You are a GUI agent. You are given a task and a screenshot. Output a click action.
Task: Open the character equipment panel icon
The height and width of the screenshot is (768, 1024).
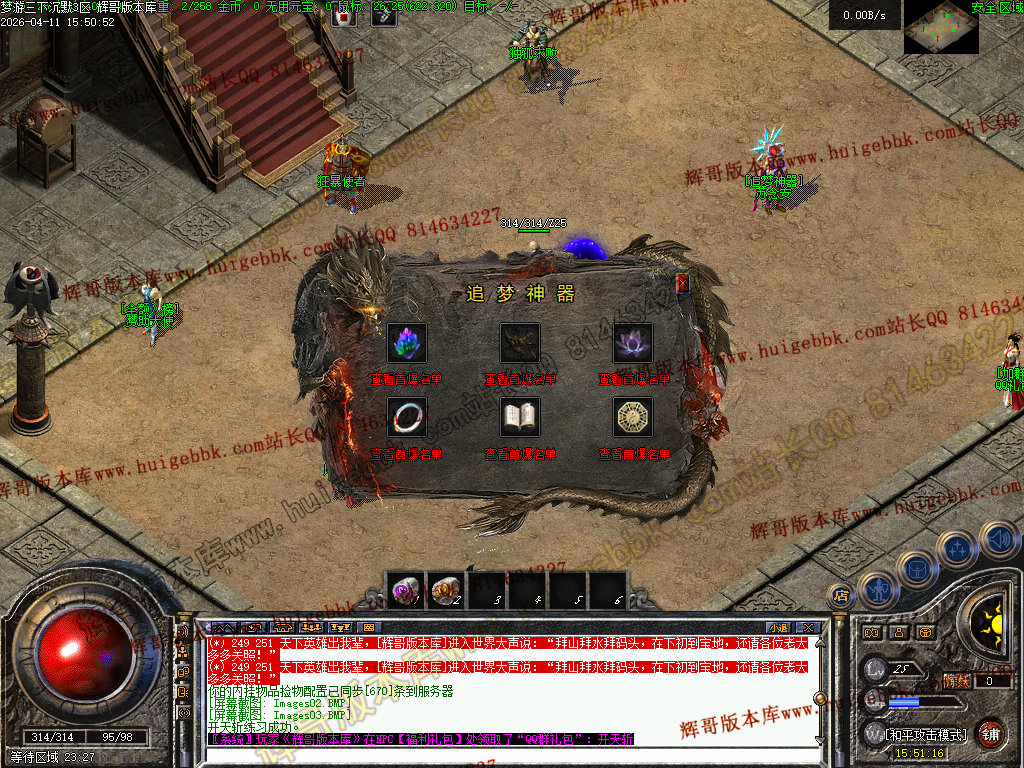877,590
